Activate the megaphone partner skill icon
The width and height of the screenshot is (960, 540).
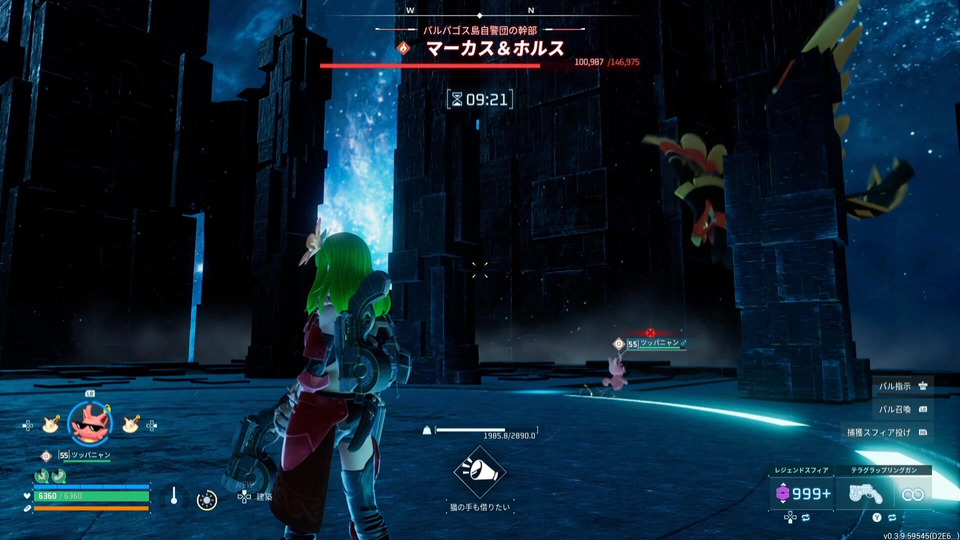479,474
